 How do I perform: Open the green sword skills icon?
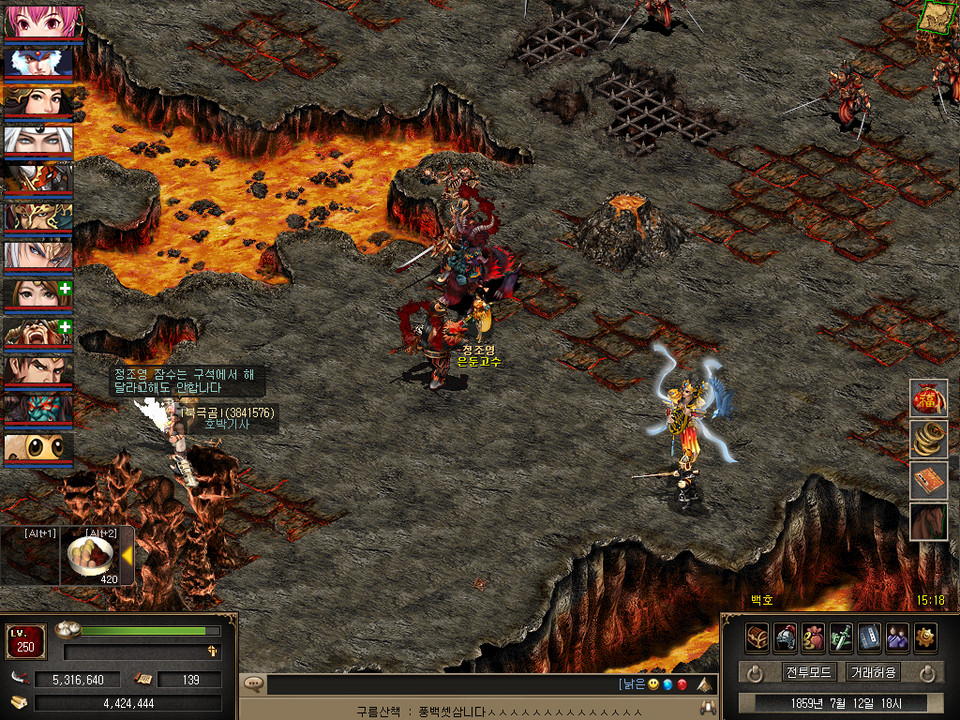[841, 637]
